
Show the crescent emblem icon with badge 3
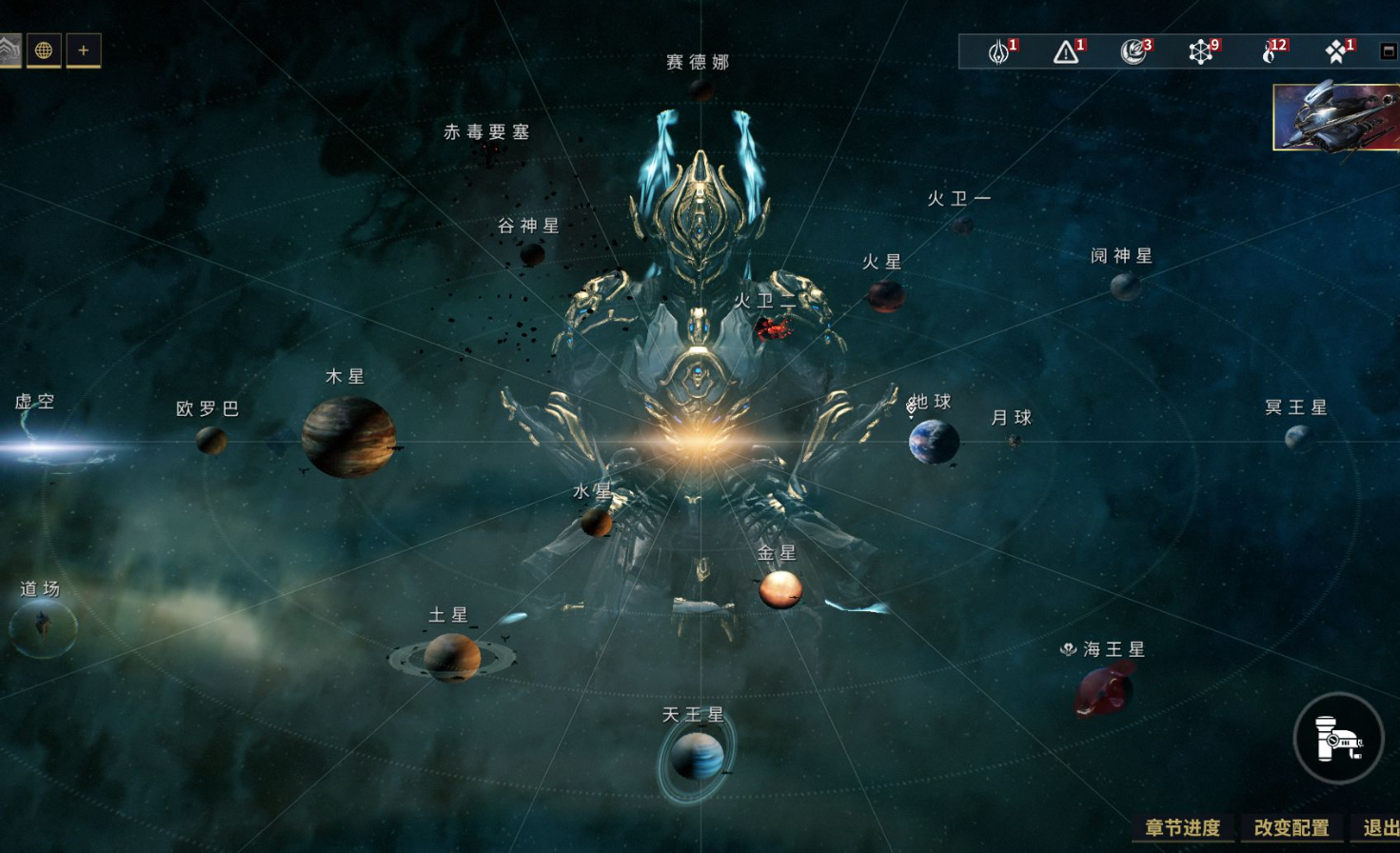click(1134, 51)
